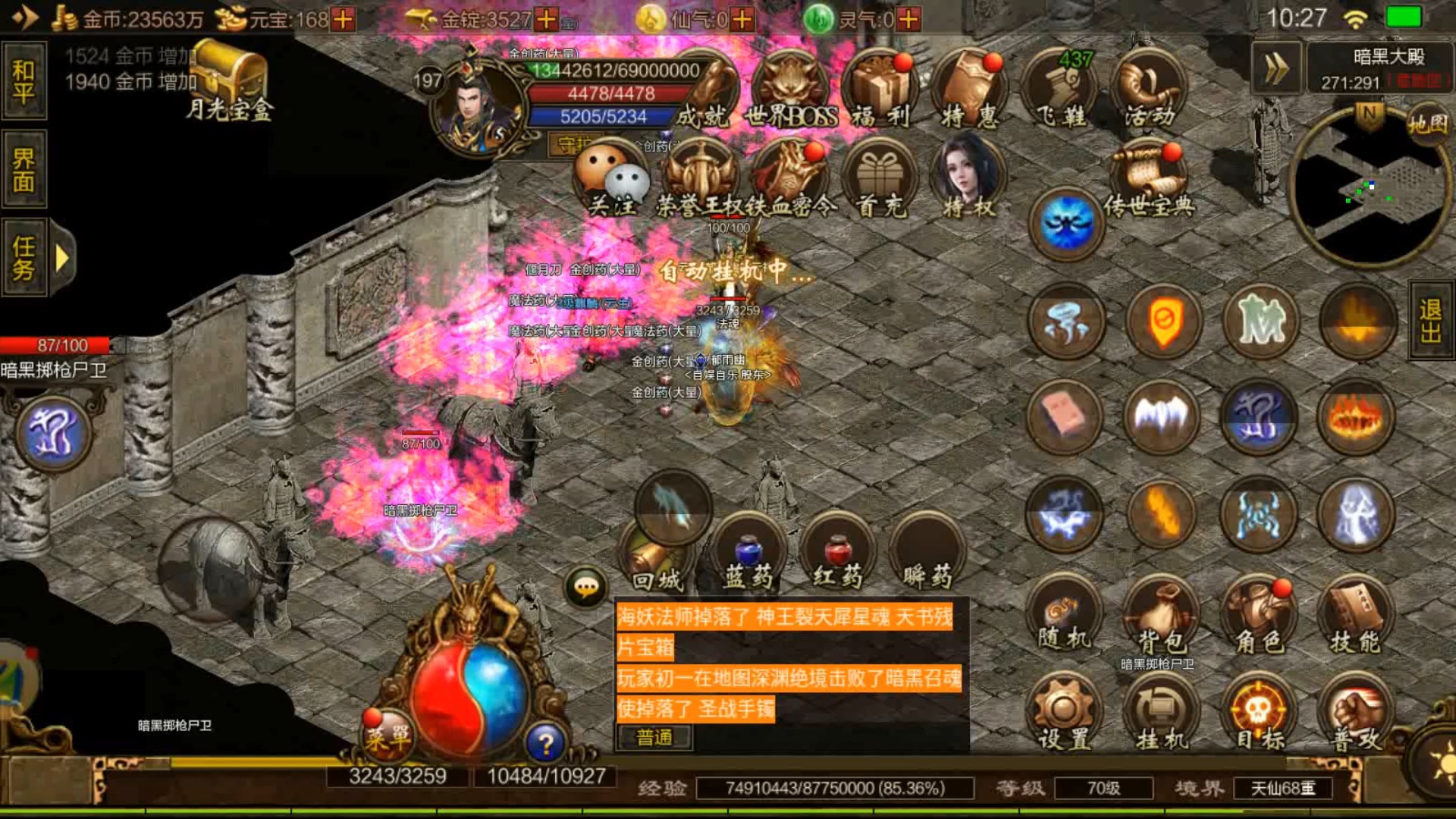Screen dimensions: 1456x819
Task: Switch the 和平 attack mode button
Action: pyautogui.click(x=24, y=81)
